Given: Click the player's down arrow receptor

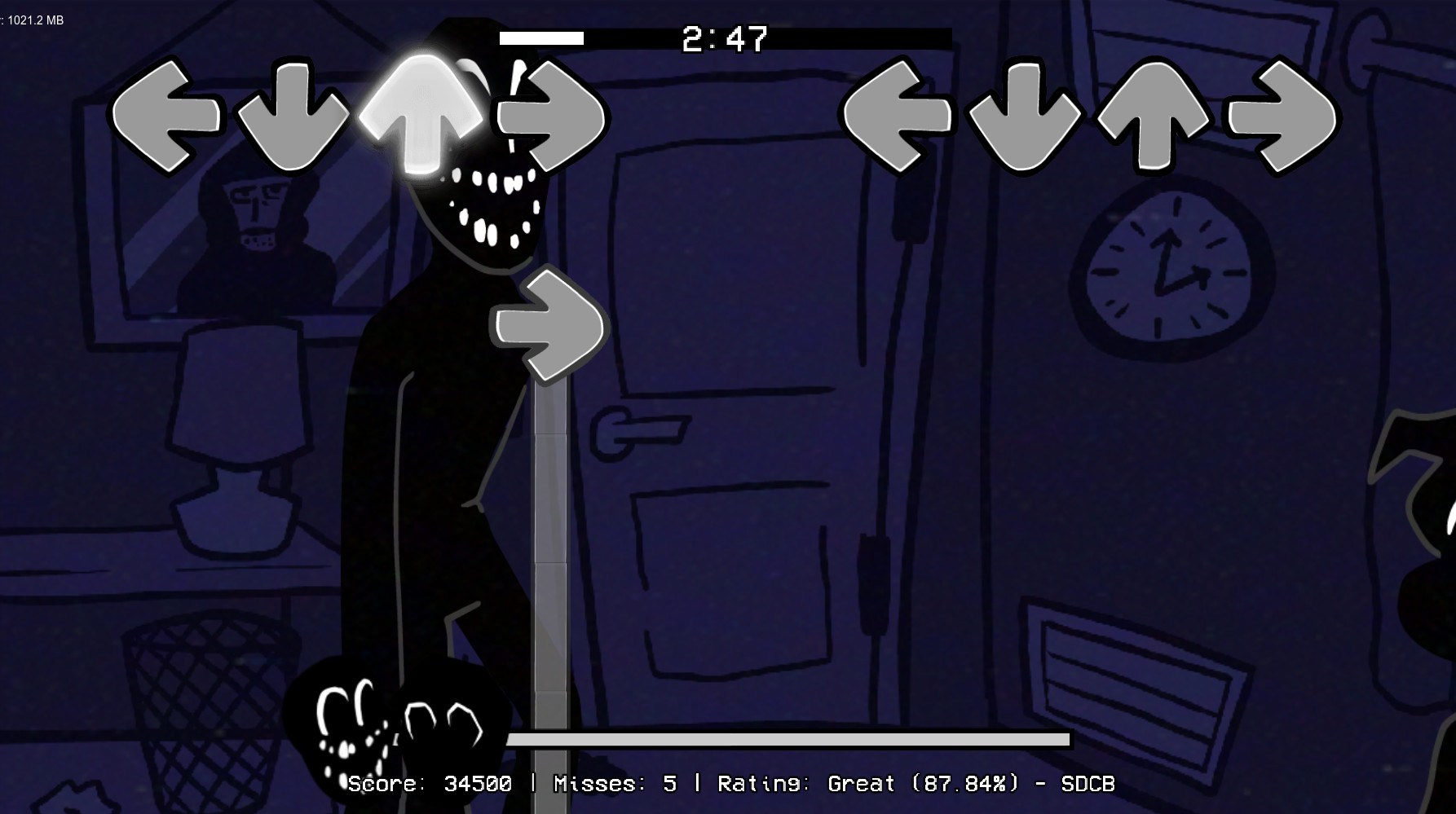Looking at the screenshot, I should click(x=1026, y=114).
